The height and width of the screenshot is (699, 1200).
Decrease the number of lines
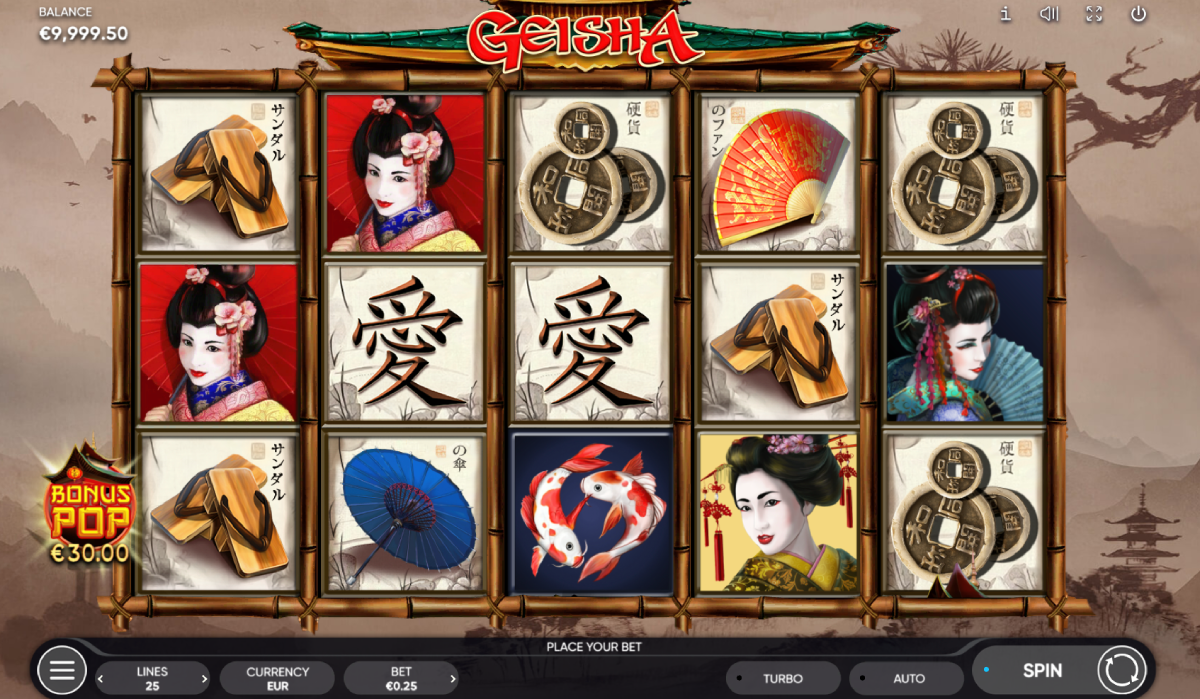pos(101,679)
